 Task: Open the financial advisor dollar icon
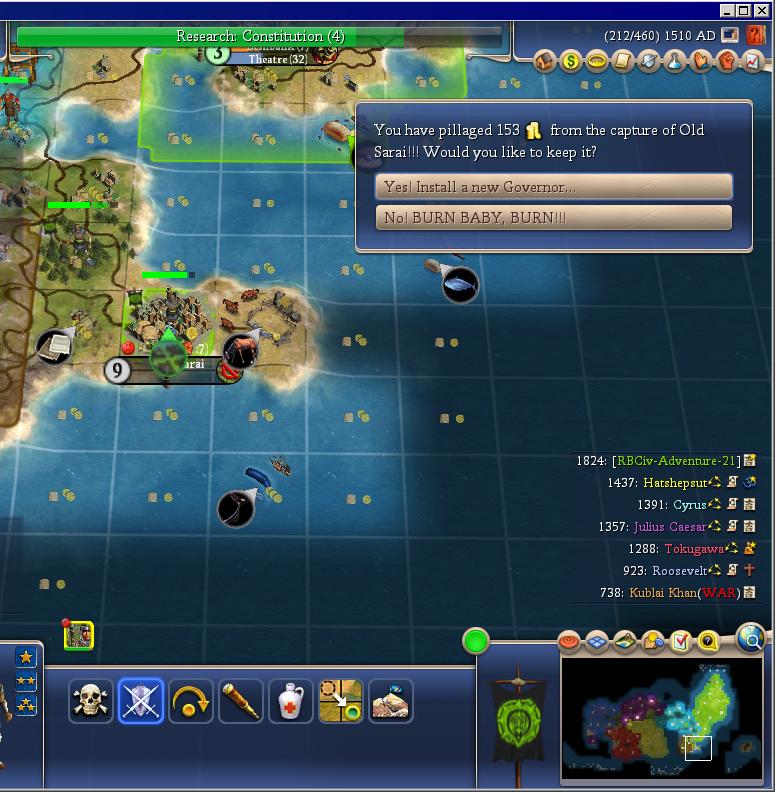571,62
